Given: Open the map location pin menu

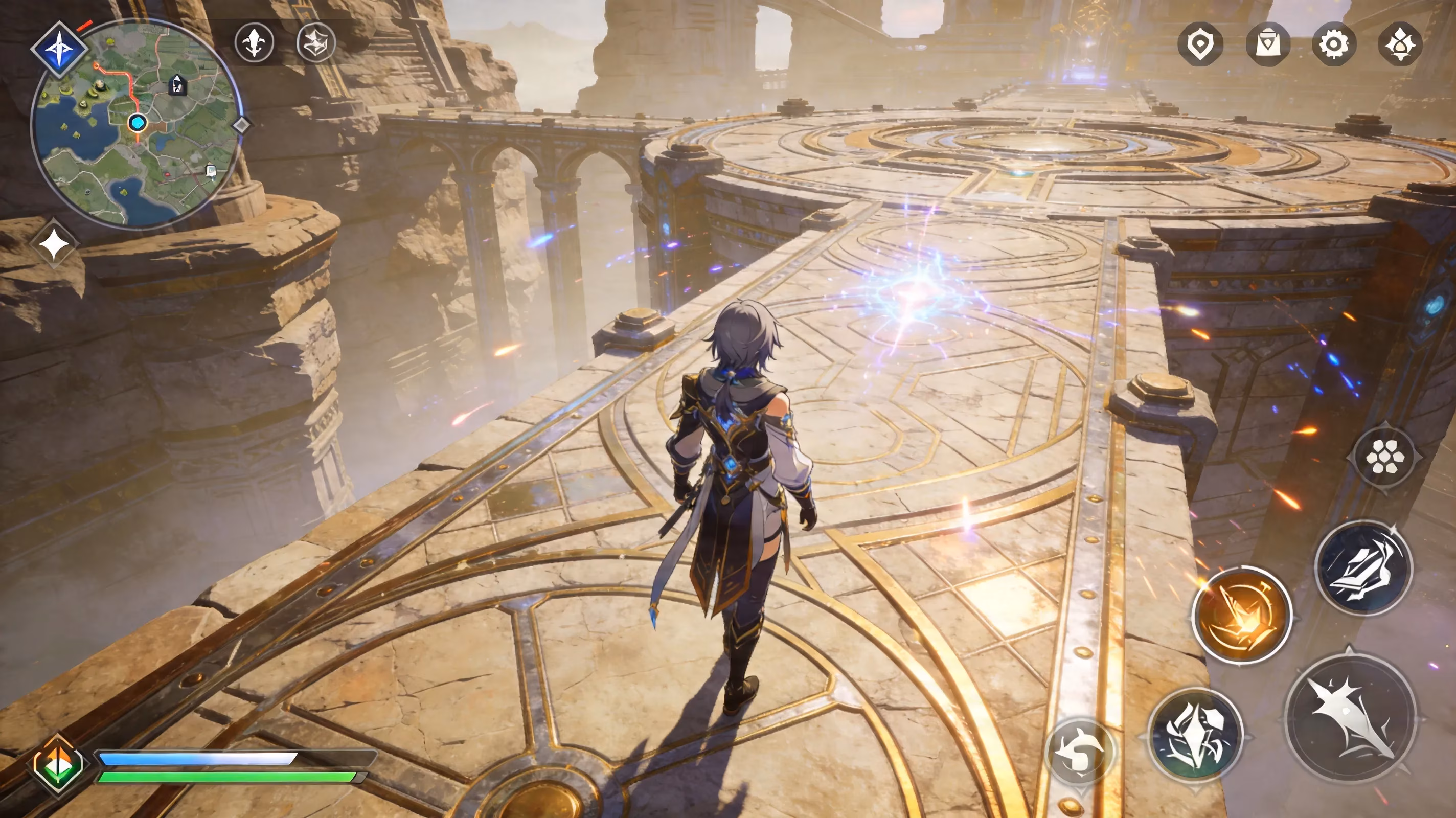Looking at the screenshot, I should click(x=1200, y=43).
